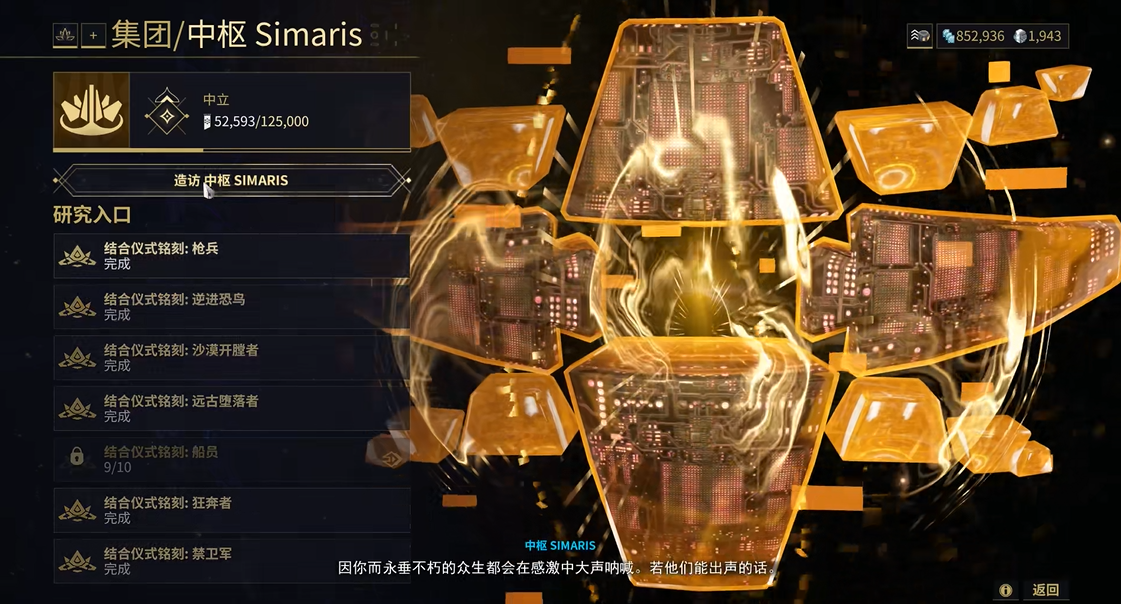1121x604 pixels.
Task: Select the 远古堕落者 research entry
Action: [x=231, y=408]
